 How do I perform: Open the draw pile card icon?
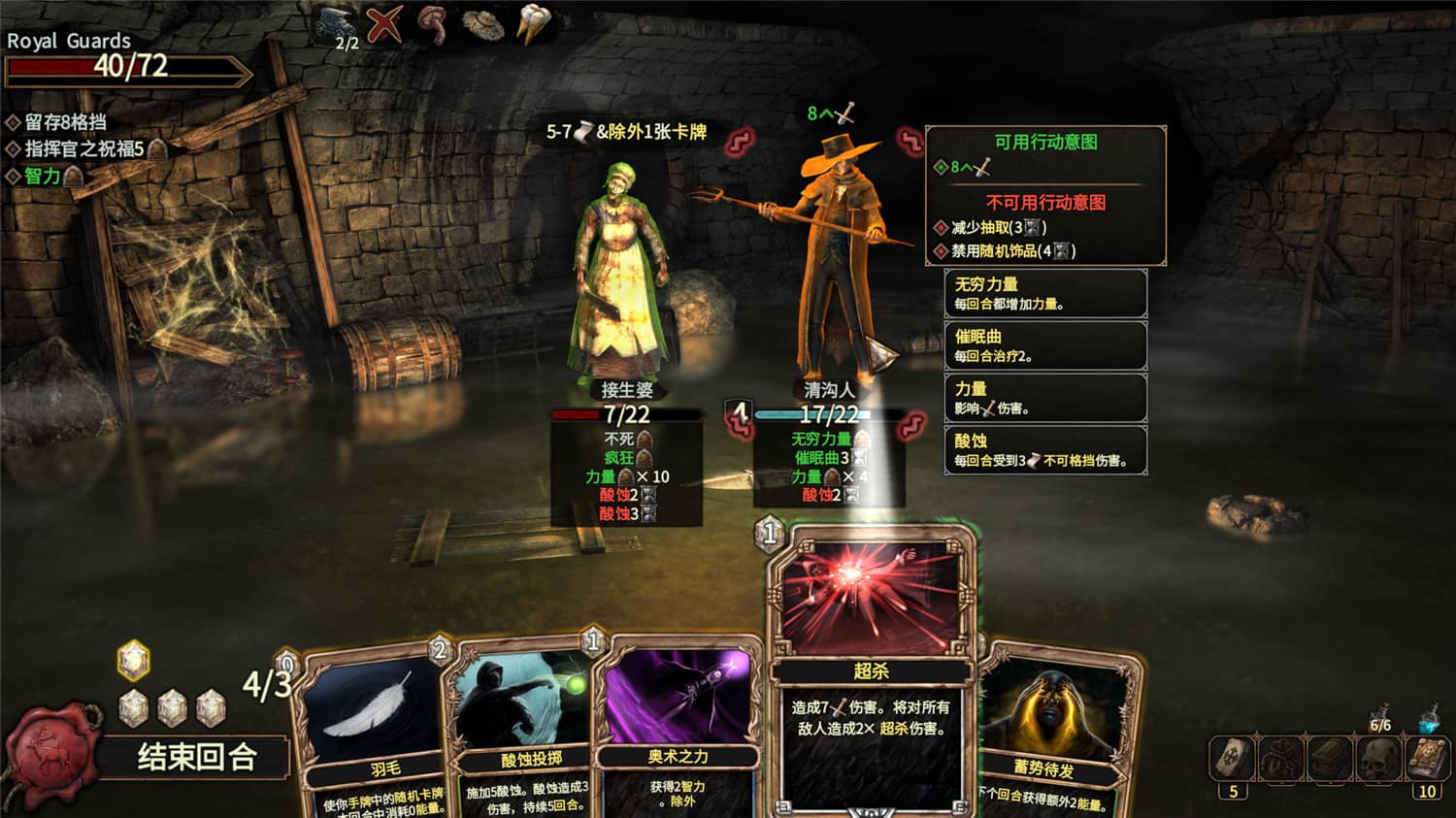point(1233,758)
